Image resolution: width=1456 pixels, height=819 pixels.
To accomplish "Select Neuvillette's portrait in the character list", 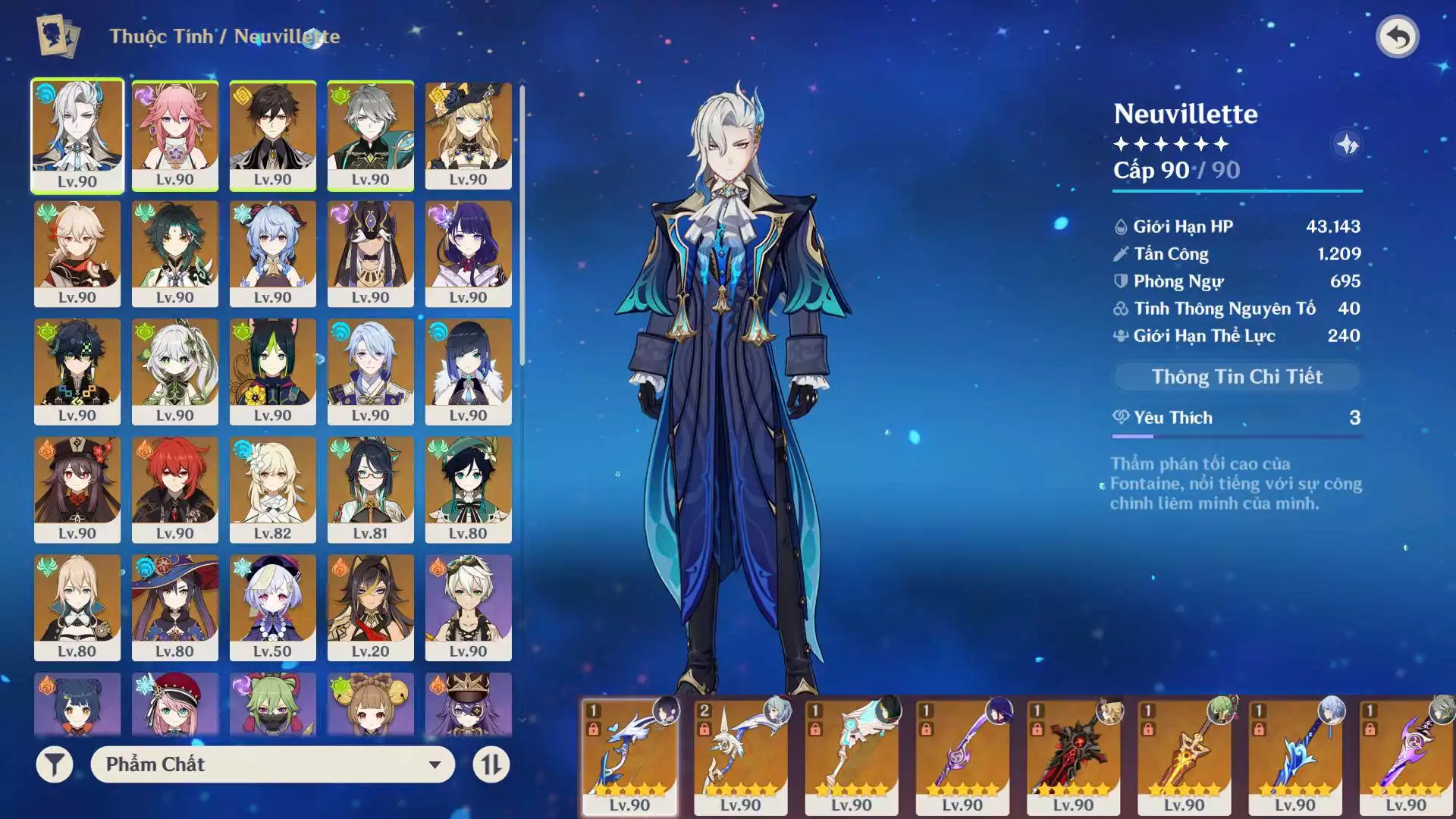I will pos(77,135).
